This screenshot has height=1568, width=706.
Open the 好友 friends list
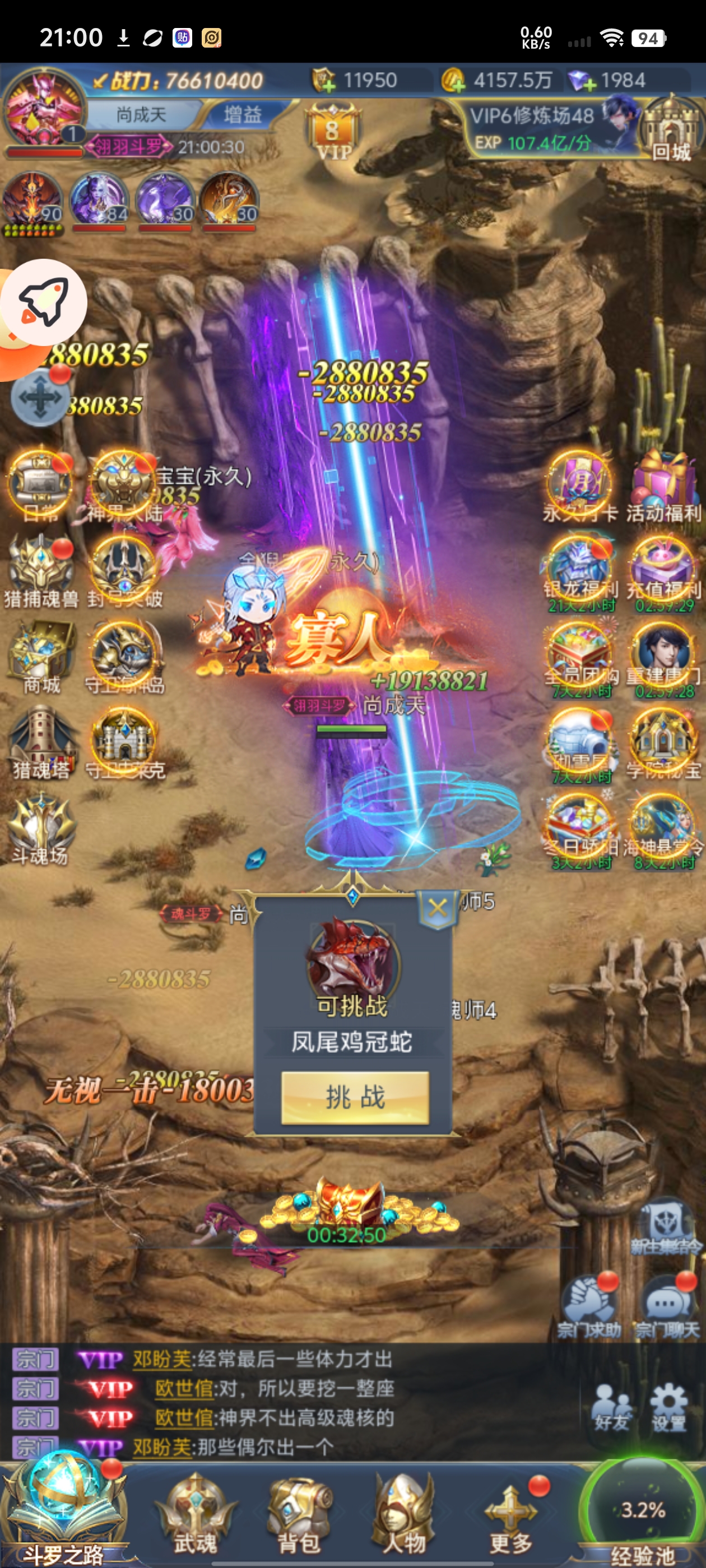[611, 1407]
